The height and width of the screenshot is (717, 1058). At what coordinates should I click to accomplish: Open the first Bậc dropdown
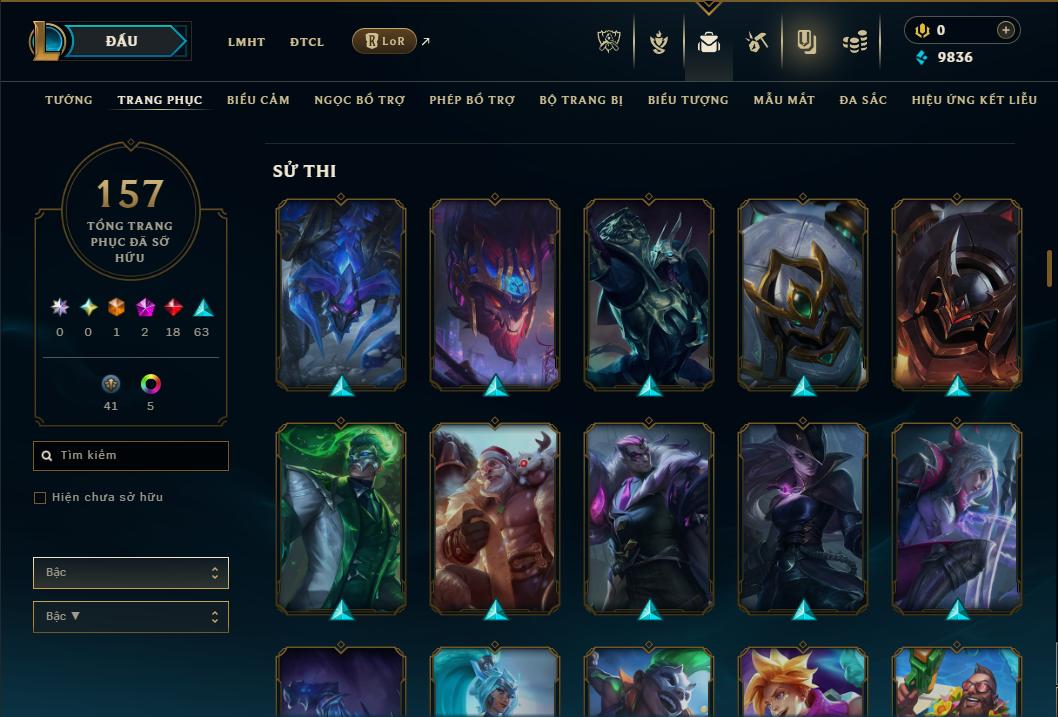click(131, 573)
